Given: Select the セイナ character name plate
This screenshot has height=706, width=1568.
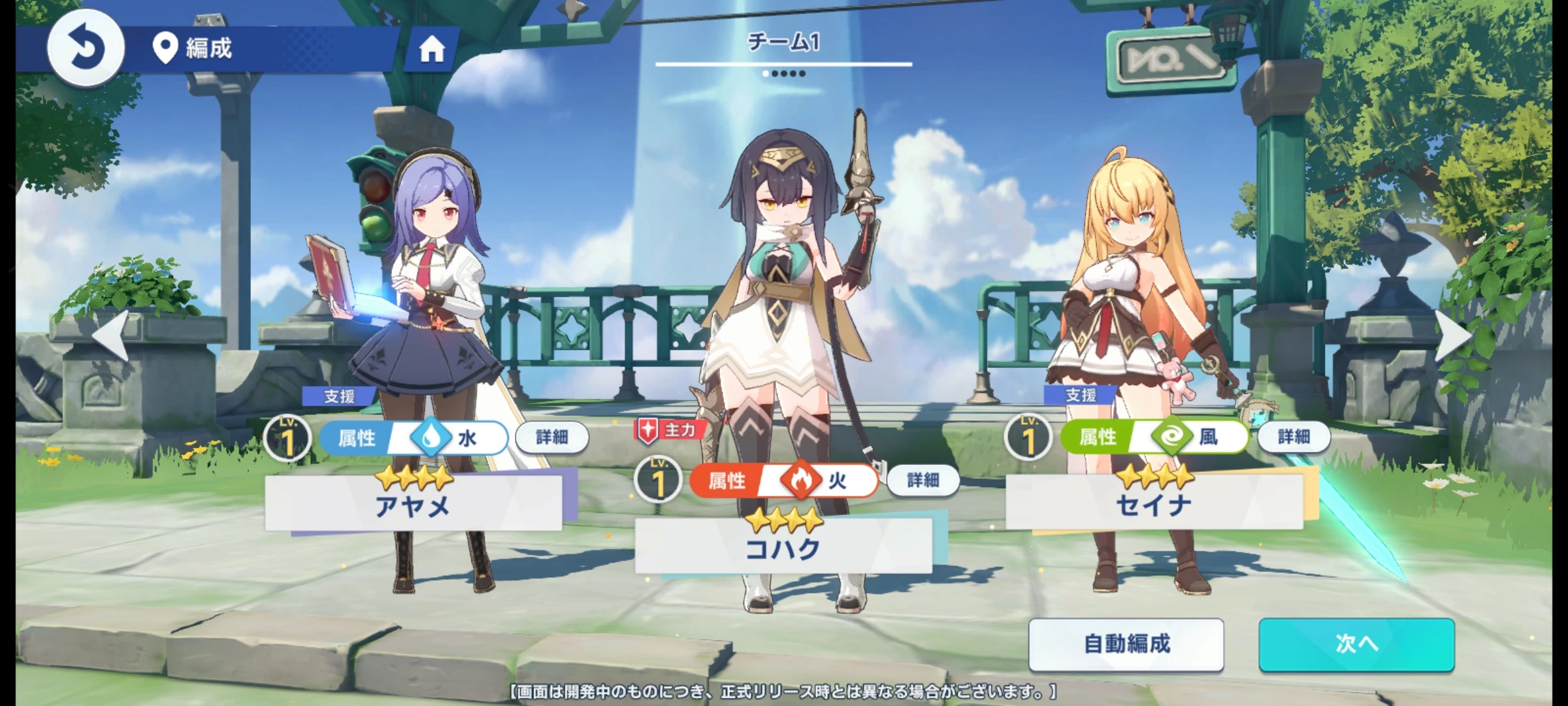Looking at the screenshot, I should (1154, 503).
